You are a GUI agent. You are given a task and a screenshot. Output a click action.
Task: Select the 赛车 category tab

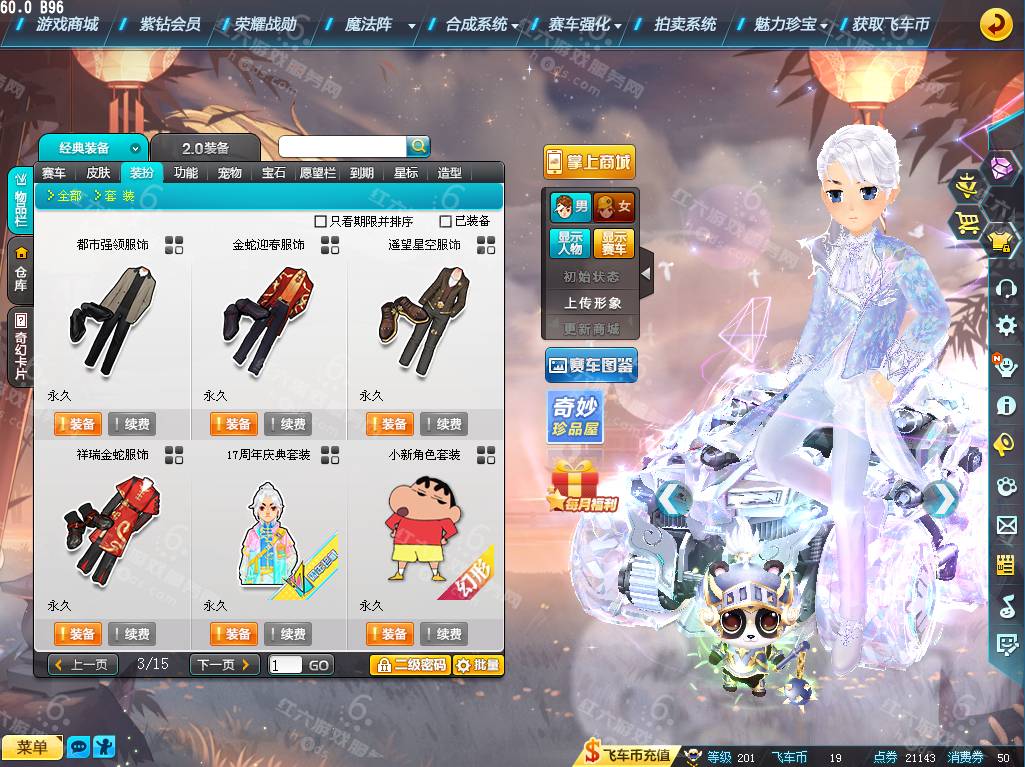point(54,172)
